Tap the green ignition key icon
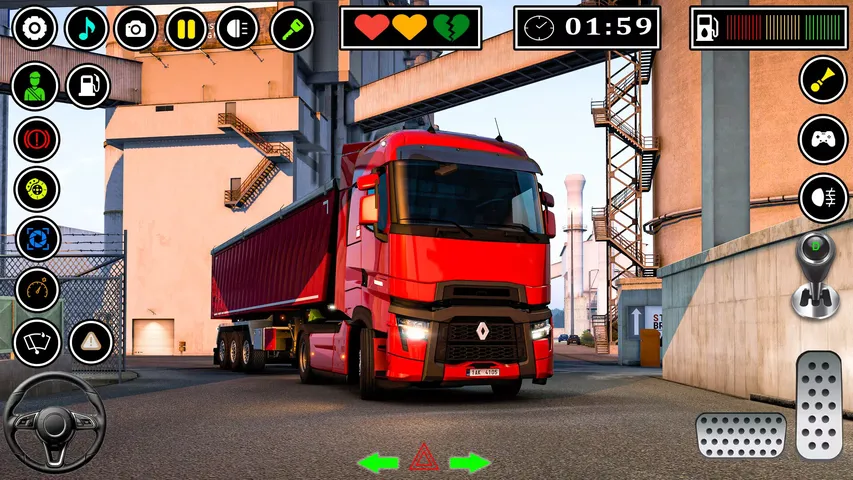This screenshot has width=853, height=480. 291,28
